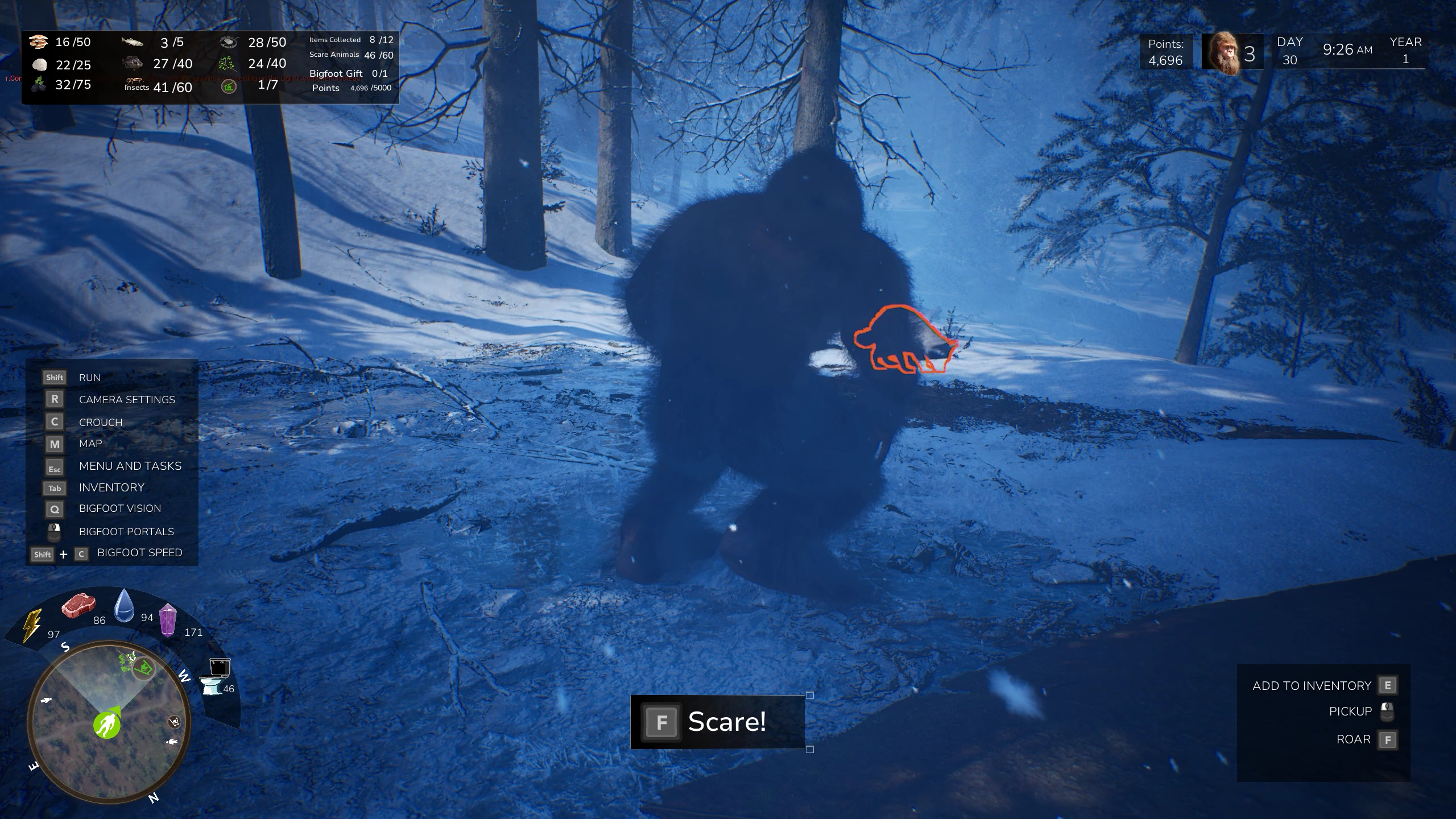Expand the Camera Settings entry
The image size is (1456, 819).
(x=126, y=399)
